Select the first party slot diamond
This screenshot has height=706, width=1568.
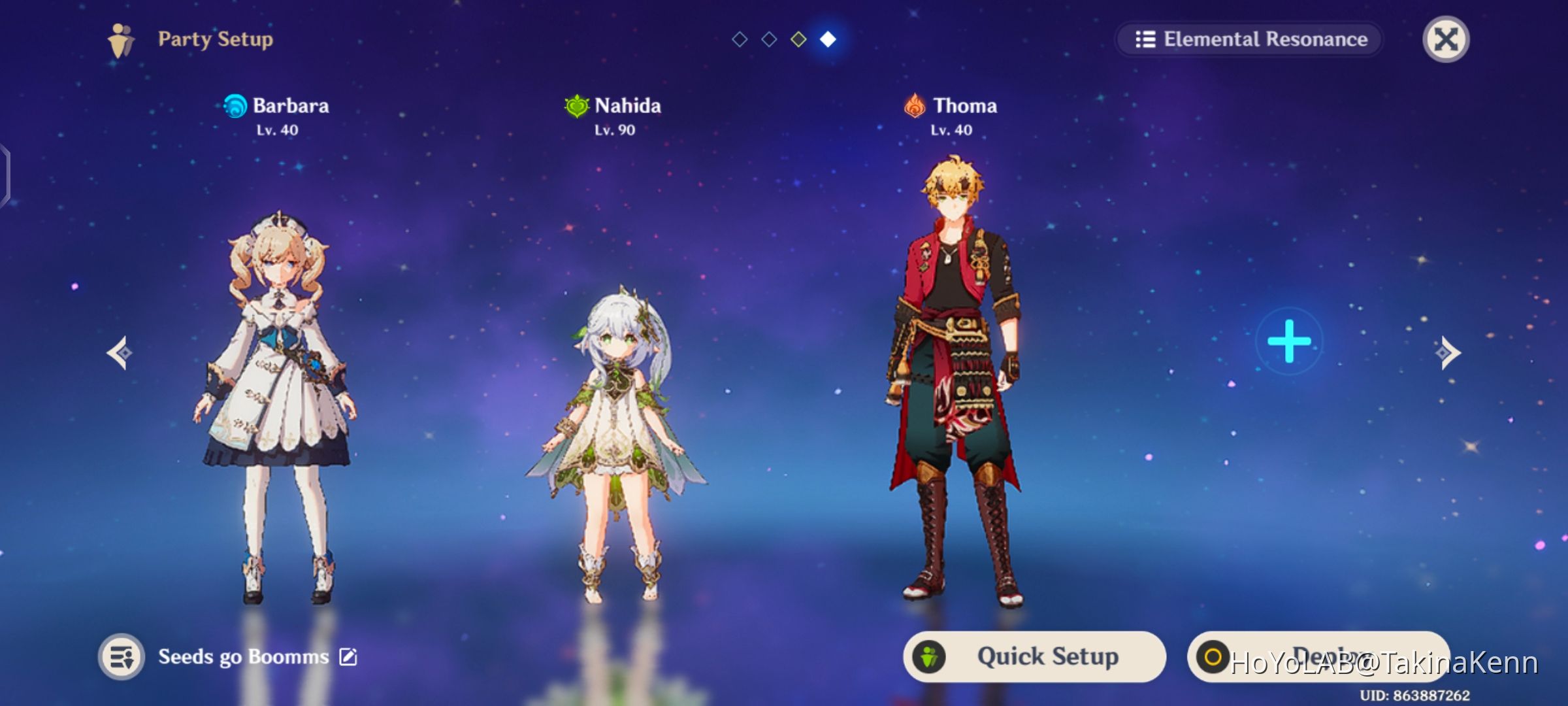coord(740,39)
